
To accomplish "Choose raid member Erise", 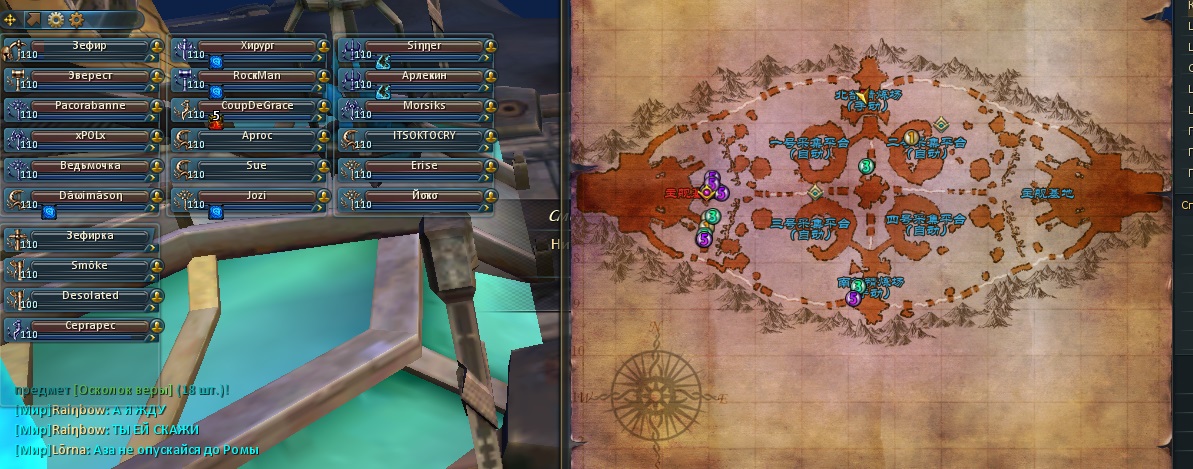I will tap(418, 166).
